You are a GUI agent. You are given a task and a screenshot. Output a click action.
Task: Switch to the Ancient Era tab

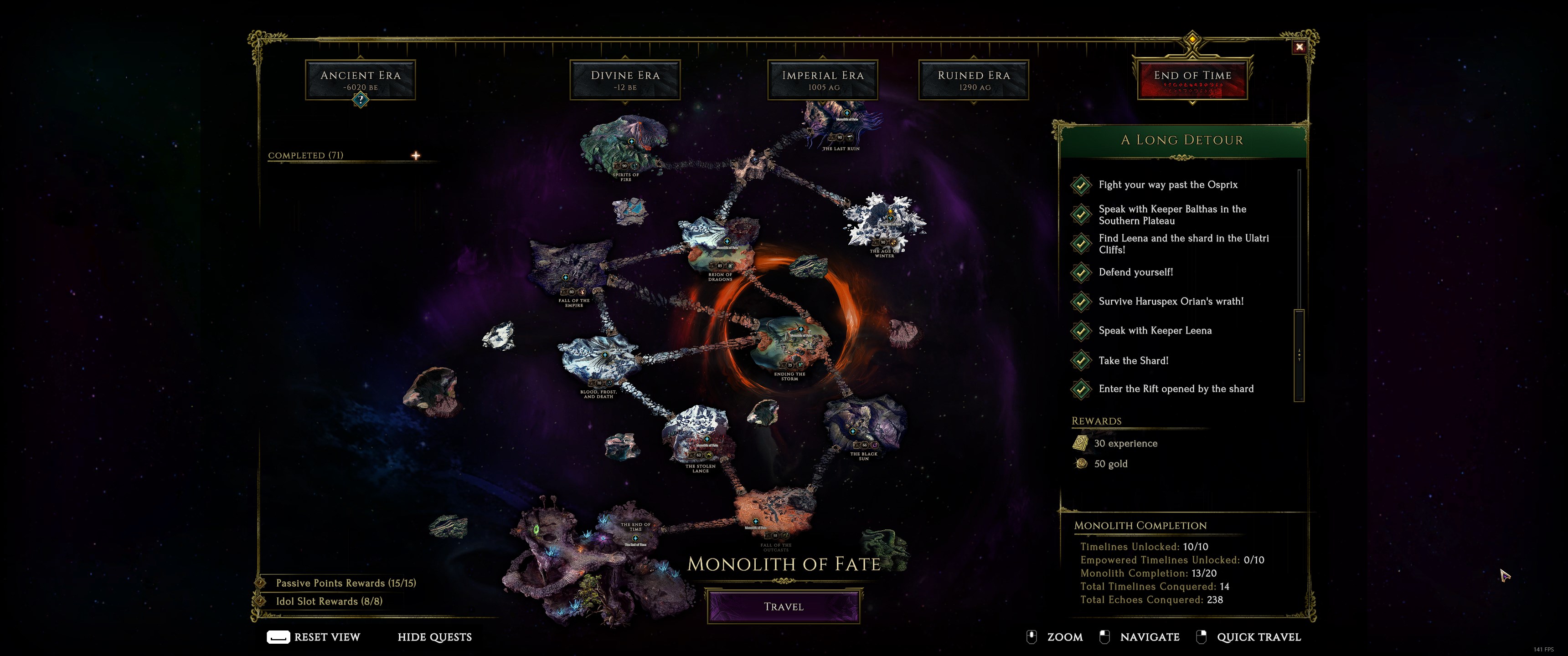tap(361, 80)
